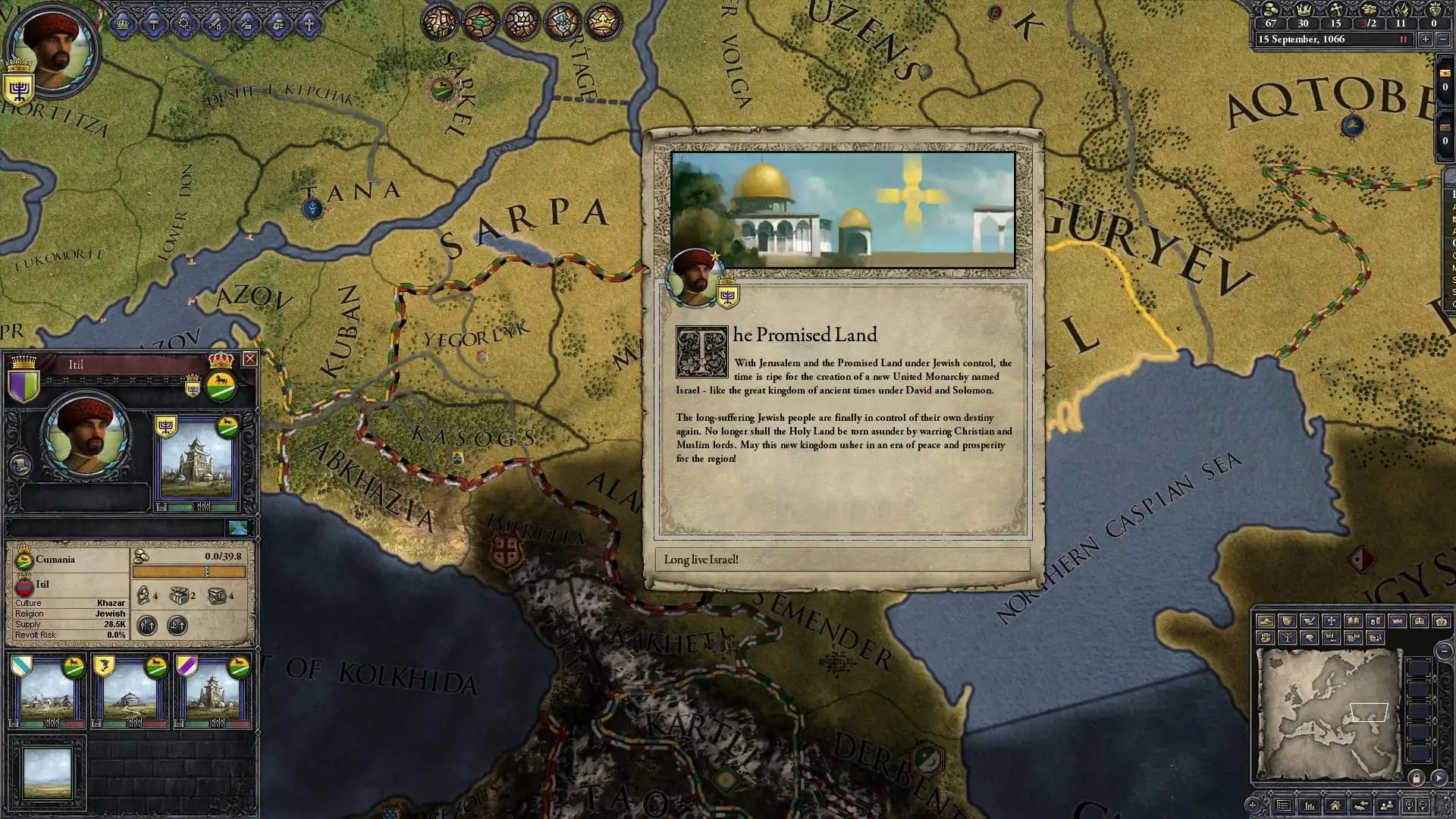
Task: Jump to your capital with the home icon
Action: tap(1336, 806)
